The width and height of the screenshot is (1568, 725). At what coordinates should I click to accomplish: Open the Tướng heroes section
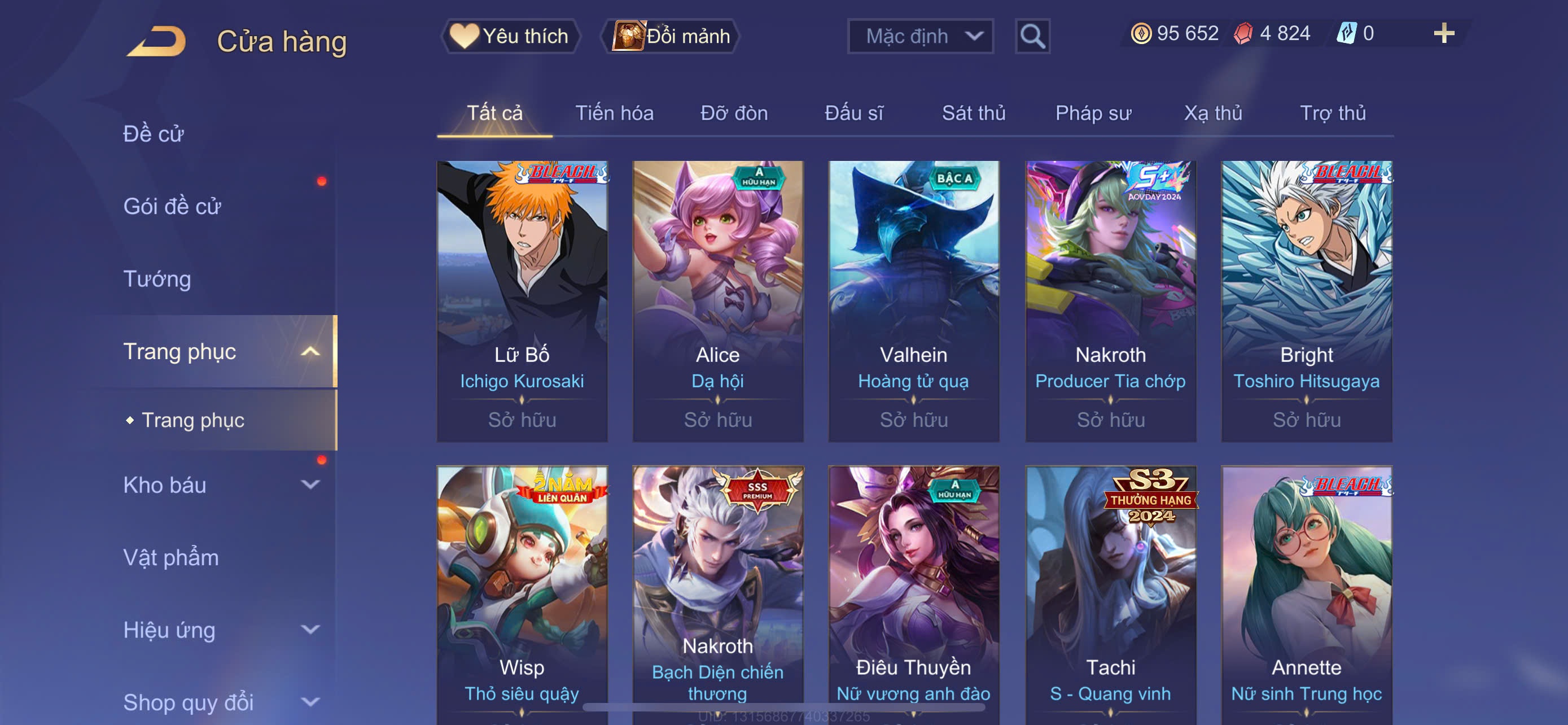click(157, 279)
